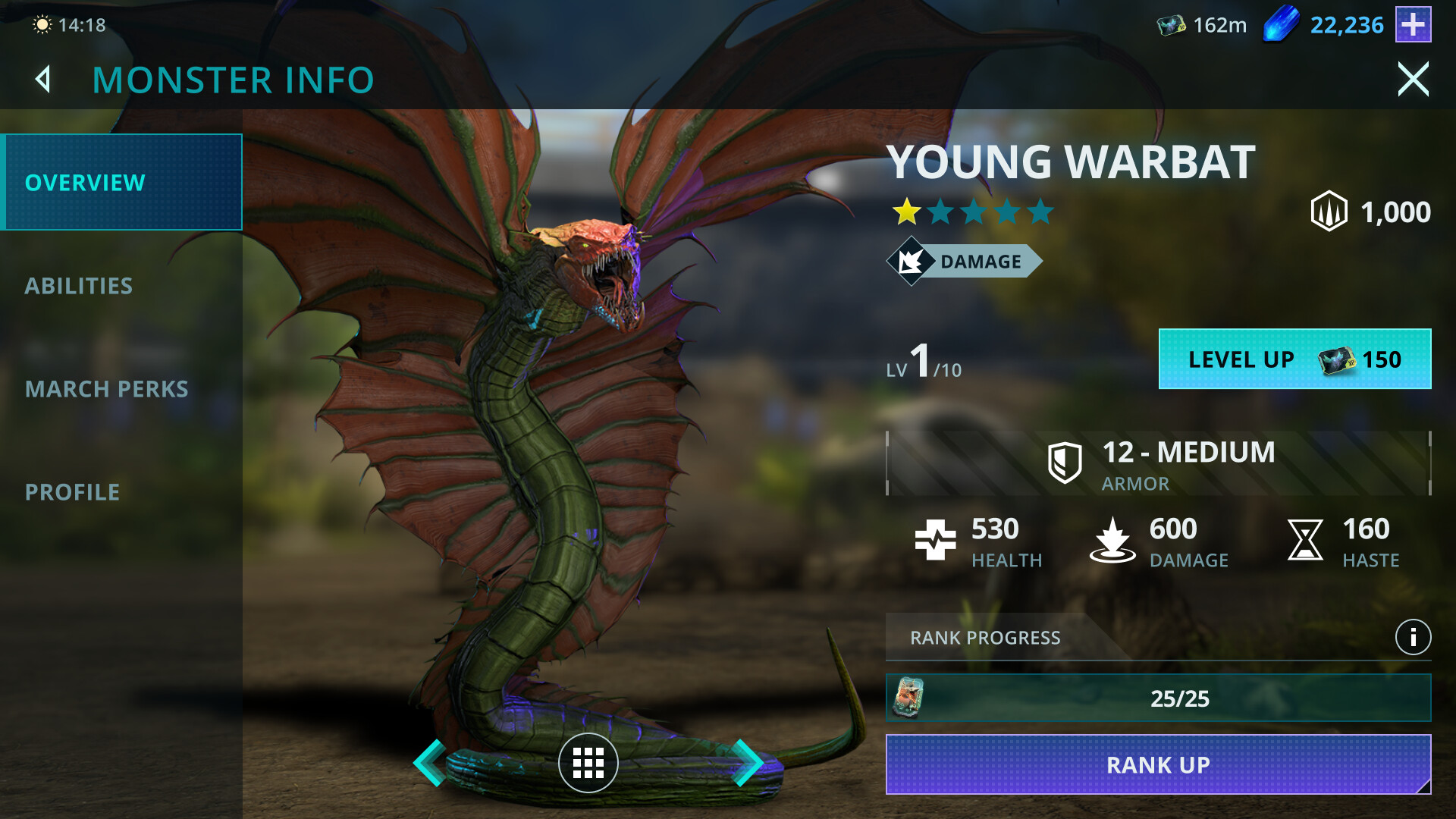Level up the Young Warbat
The height and width of the screenshot is (819, 1456).
tap(1294, 359)
